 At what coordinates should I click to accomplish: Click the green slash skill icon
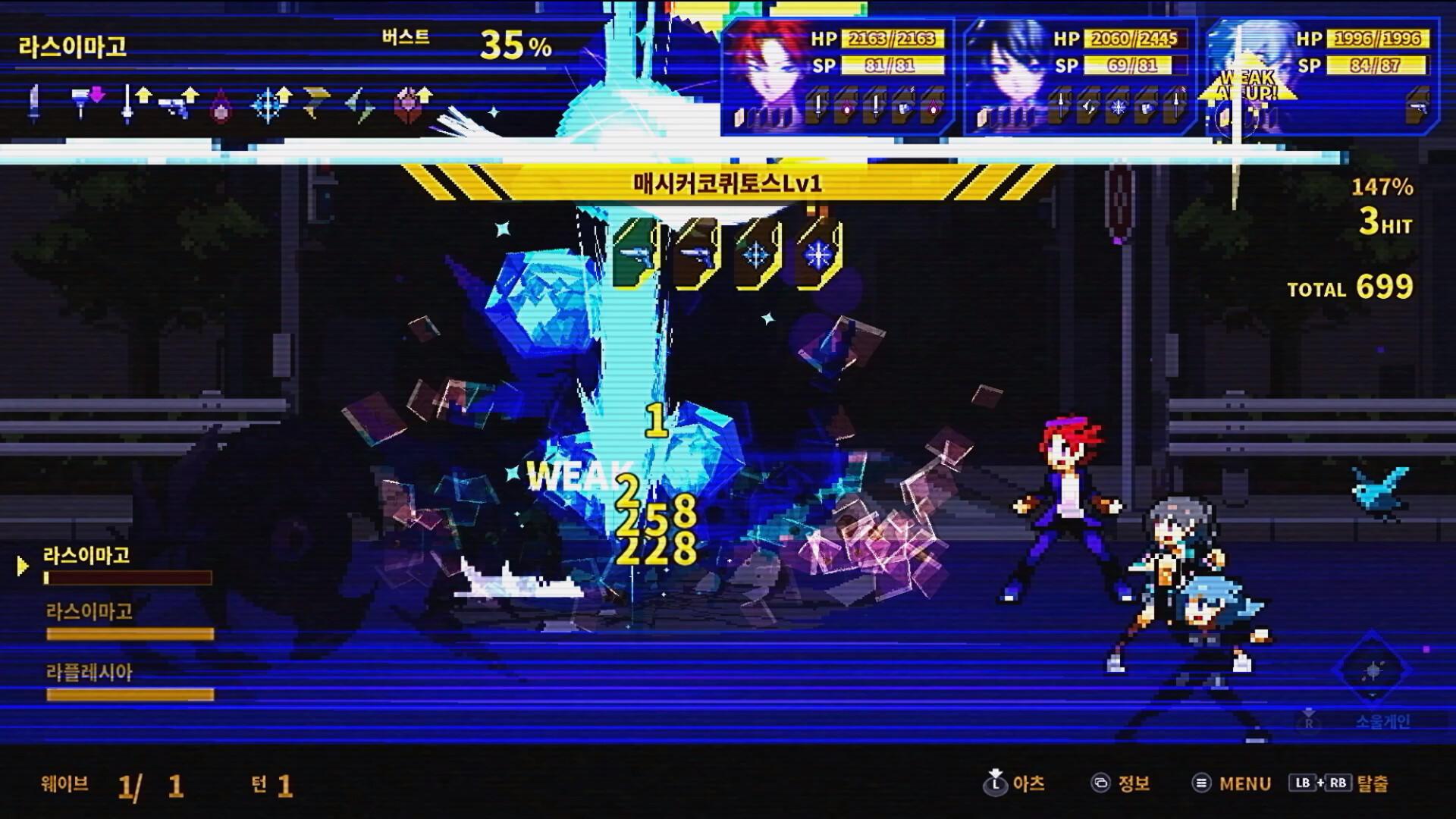(356, 106)
